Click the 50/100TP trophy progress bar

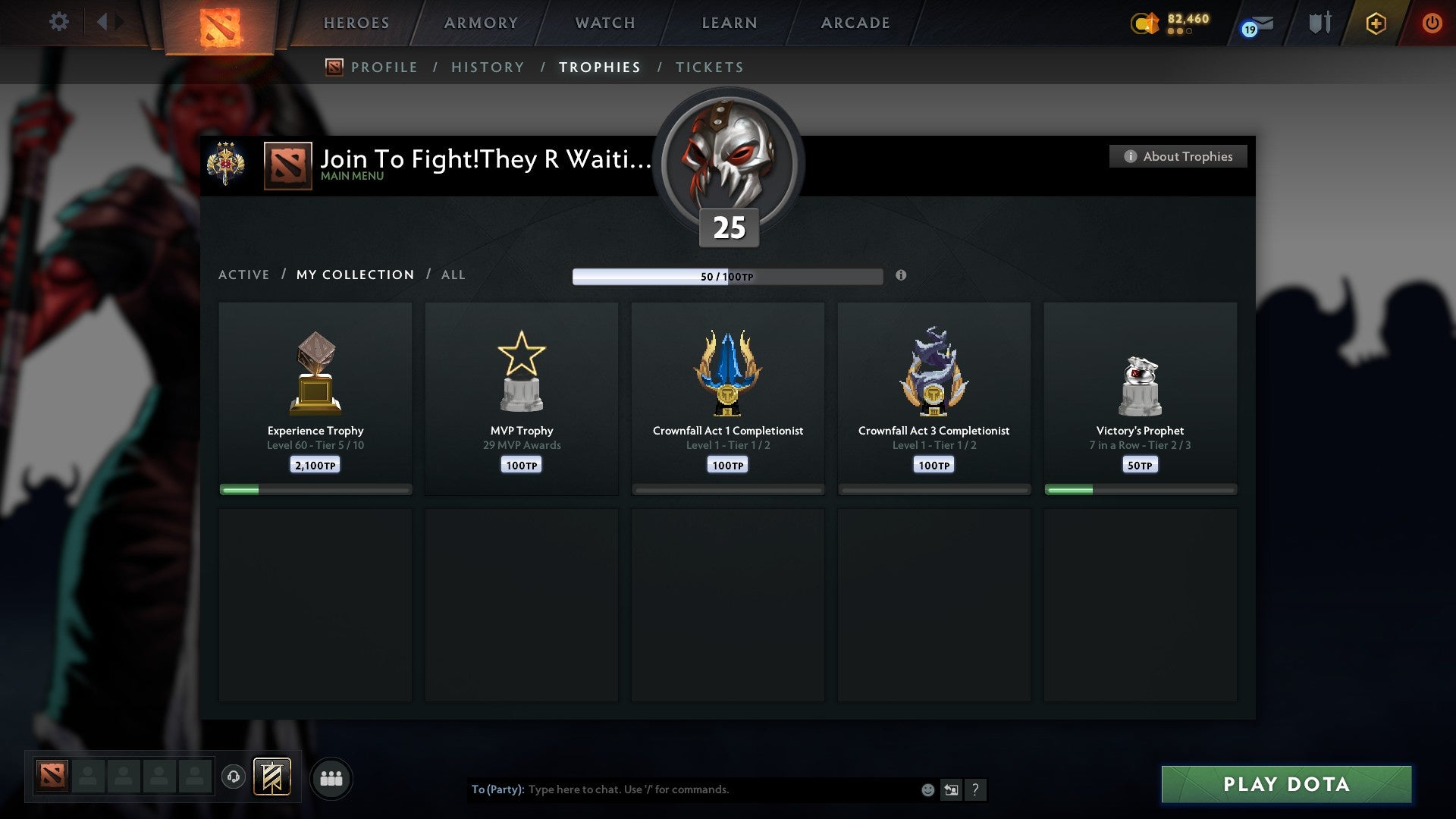point(727,276)
